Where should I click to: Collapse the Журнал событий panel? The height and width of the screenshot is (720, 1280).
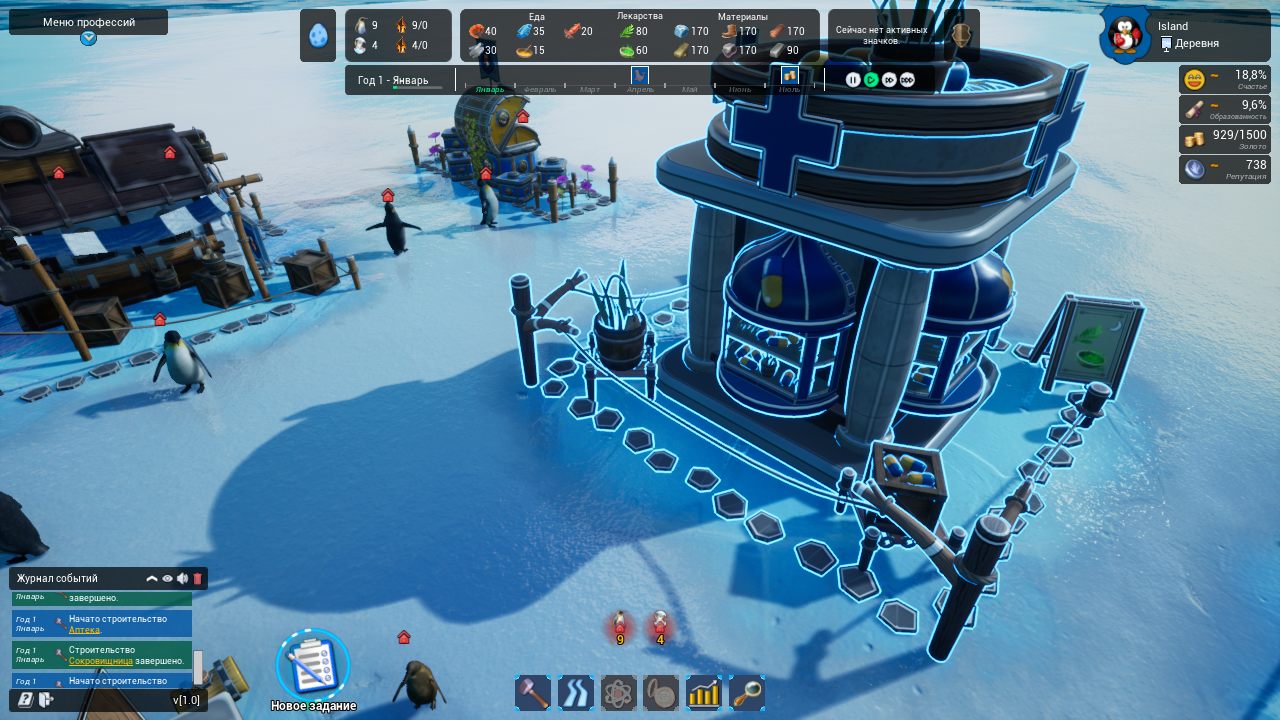pyautogui.click(x=152, y=578)
